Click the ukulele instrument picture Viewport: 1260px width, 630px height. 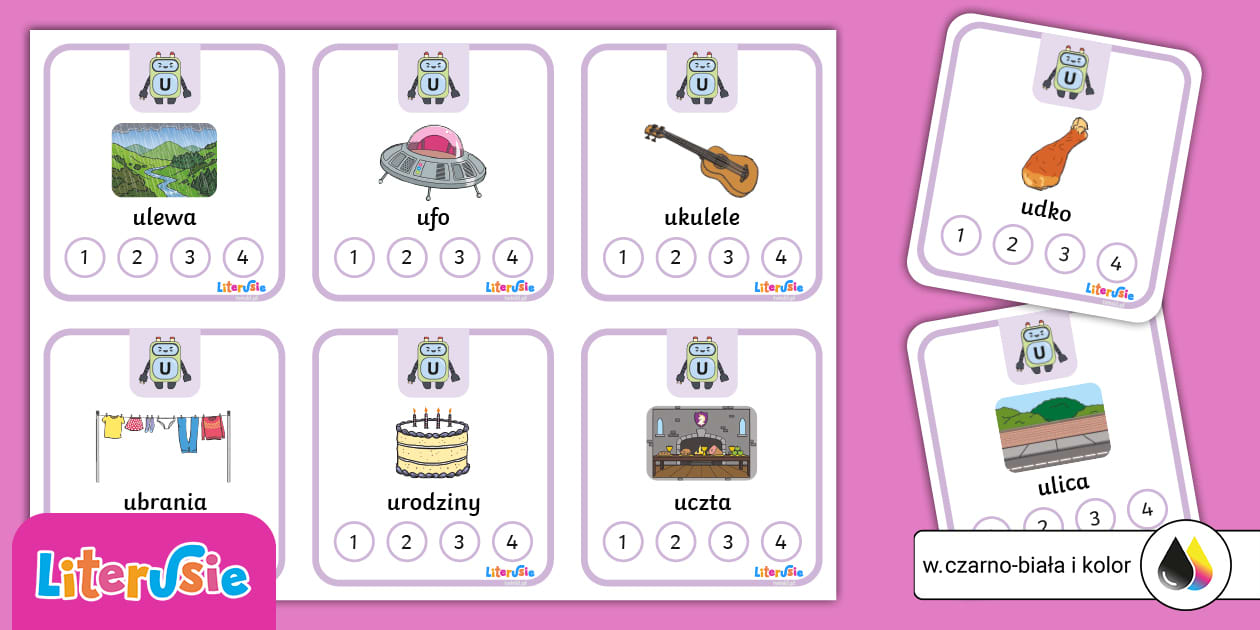tap(701, 159)
